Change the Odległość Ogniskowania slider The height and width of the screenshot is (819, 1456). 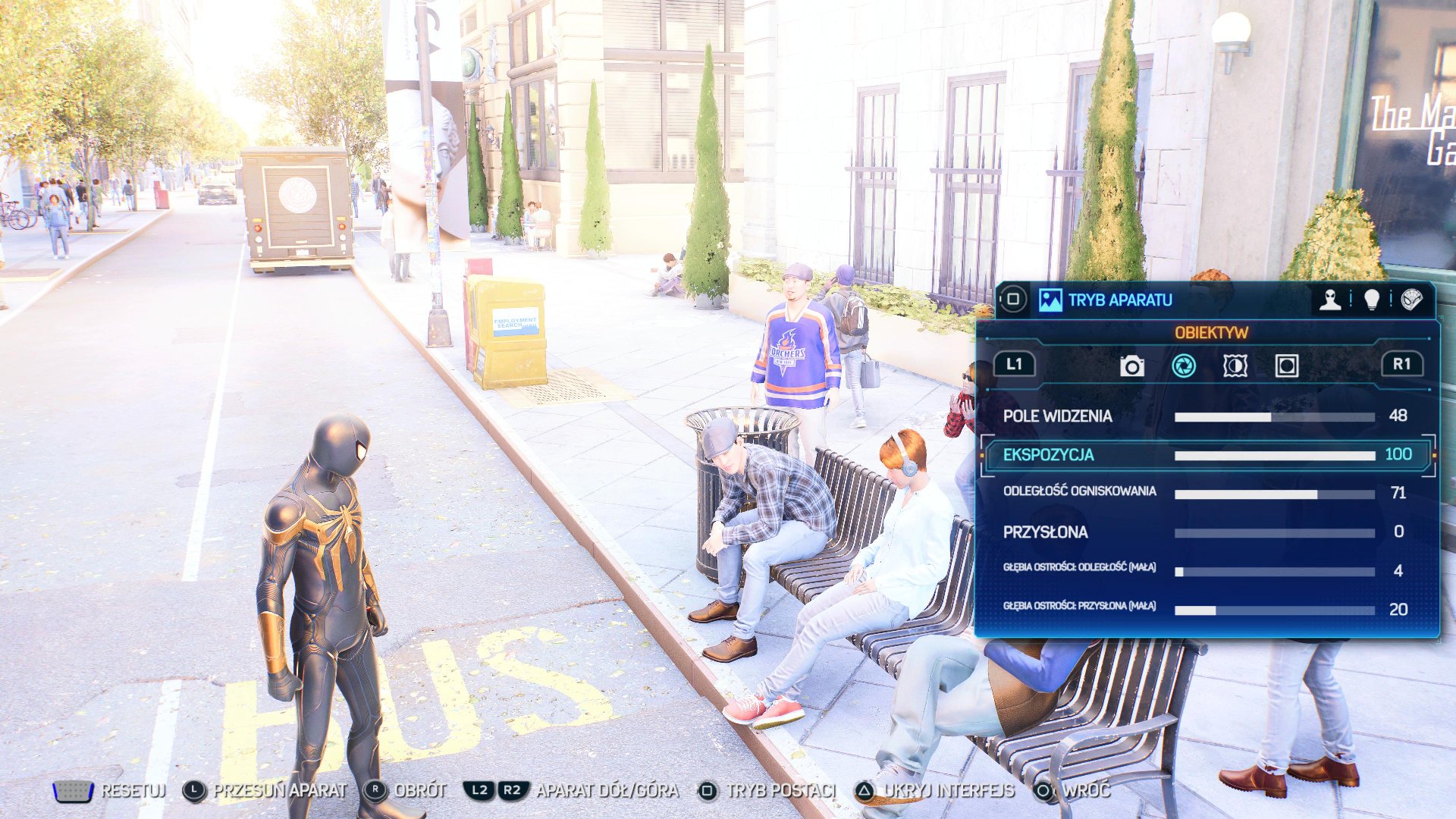1274,494
